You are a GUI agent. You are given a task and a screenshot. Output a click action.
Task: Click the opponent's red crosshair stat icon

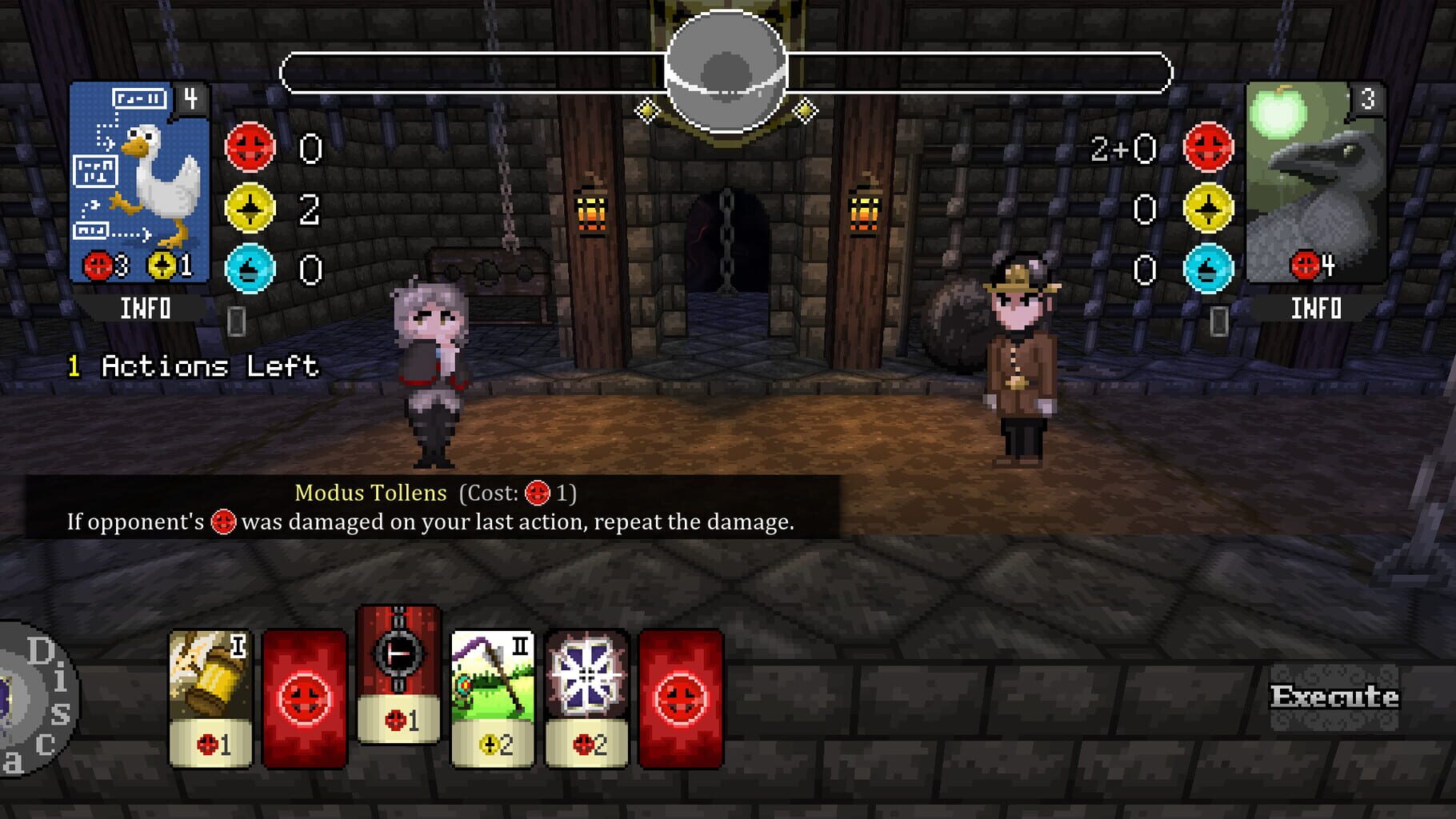pos(1210,148)
